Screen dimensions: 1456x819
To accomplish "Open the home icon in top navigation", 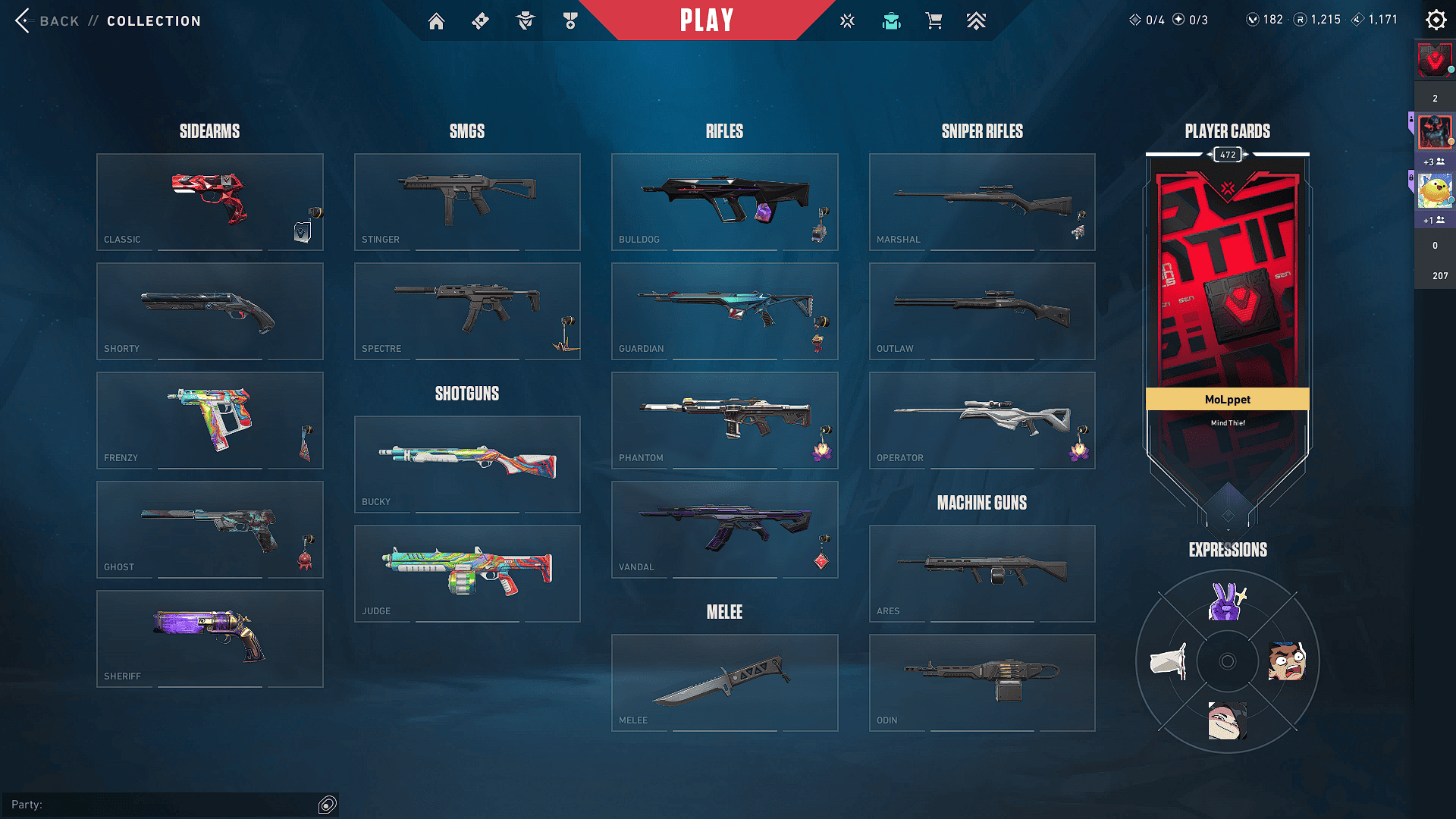I will (x=436, y=21).
